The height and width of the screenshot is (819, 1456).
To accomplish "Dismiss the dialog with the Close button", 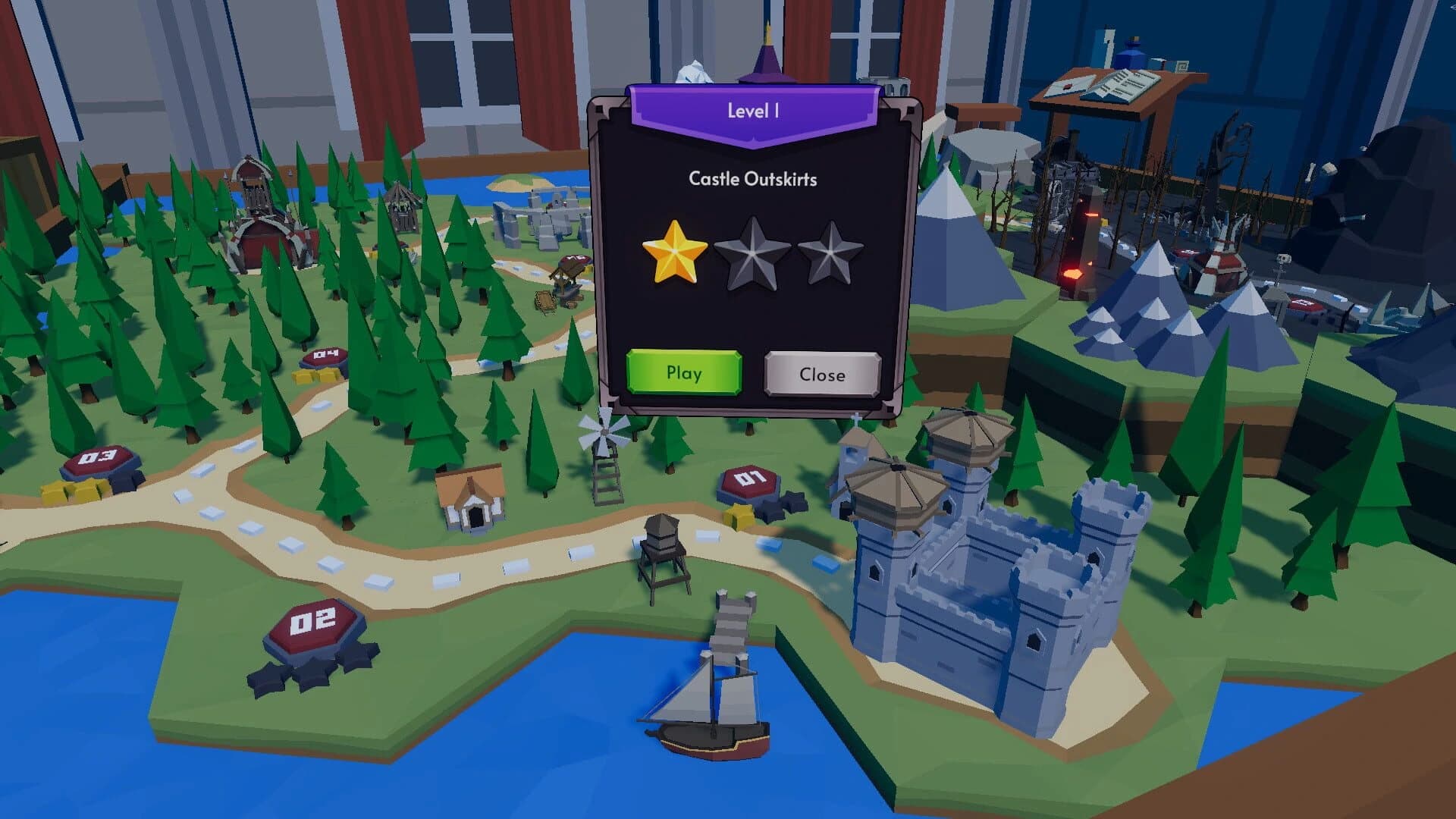I will click(821, 375).
